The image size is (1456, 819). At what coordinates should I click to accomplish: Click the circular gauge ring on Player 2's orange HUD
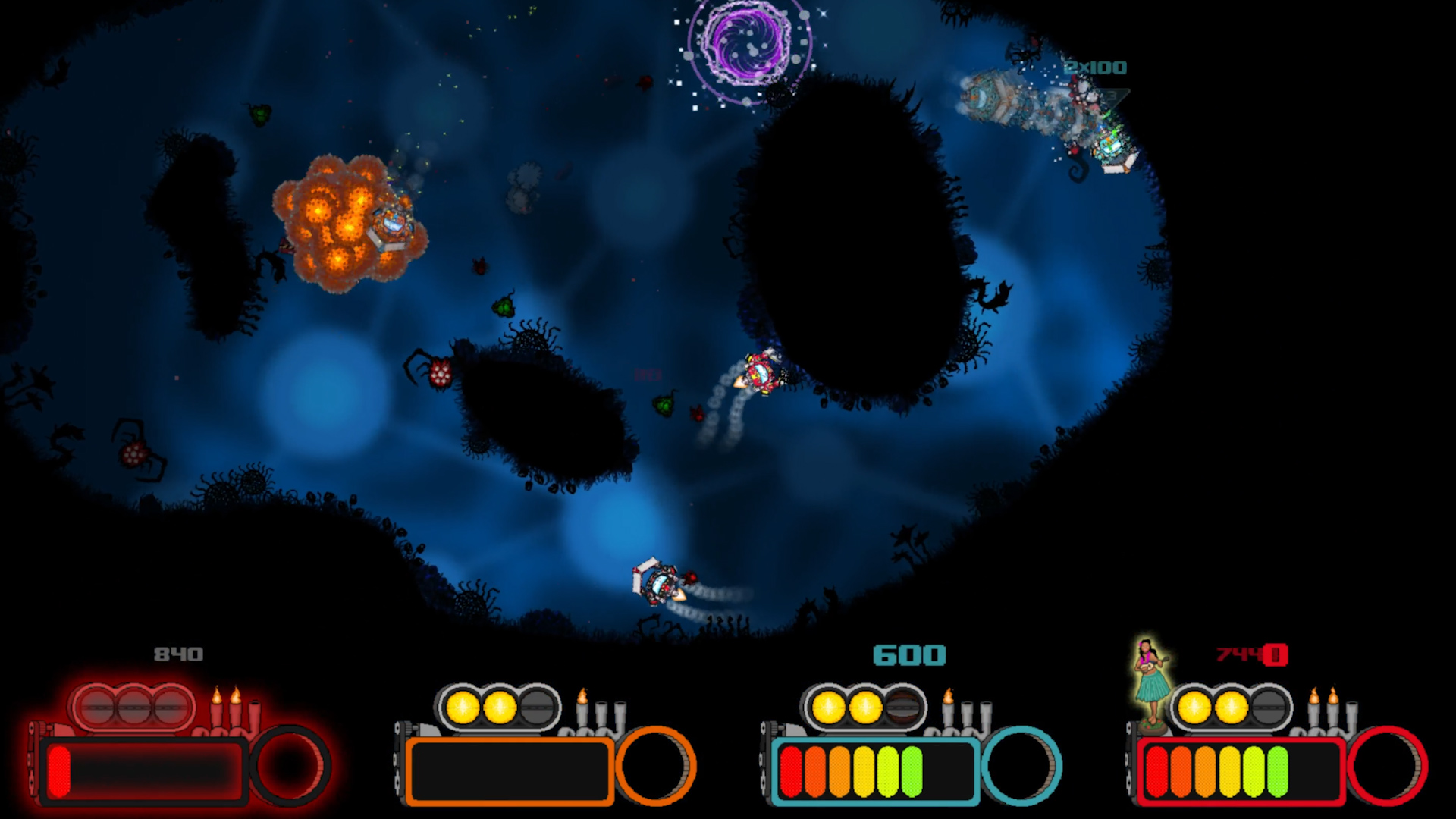(657, 767)
